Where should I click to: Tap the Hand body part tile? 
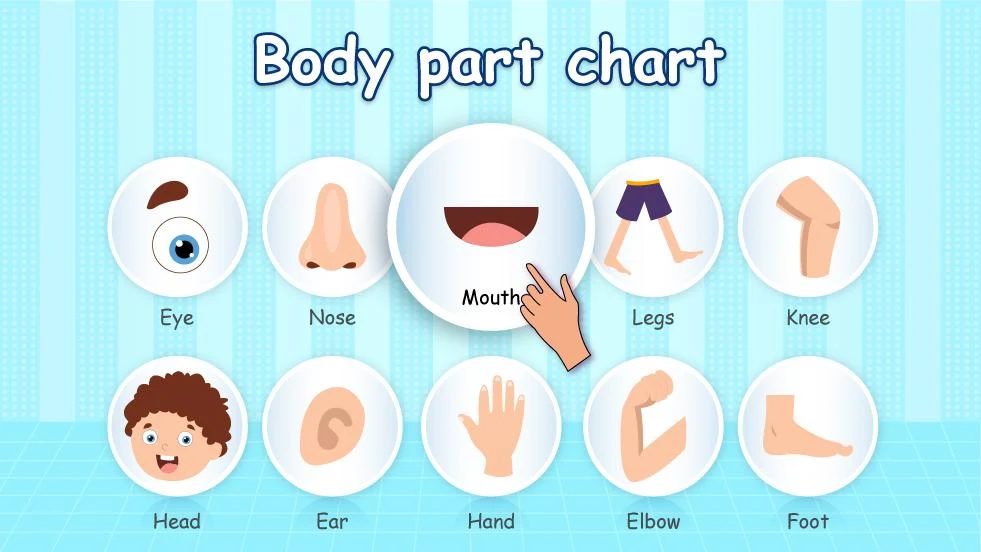coord(491,426)
